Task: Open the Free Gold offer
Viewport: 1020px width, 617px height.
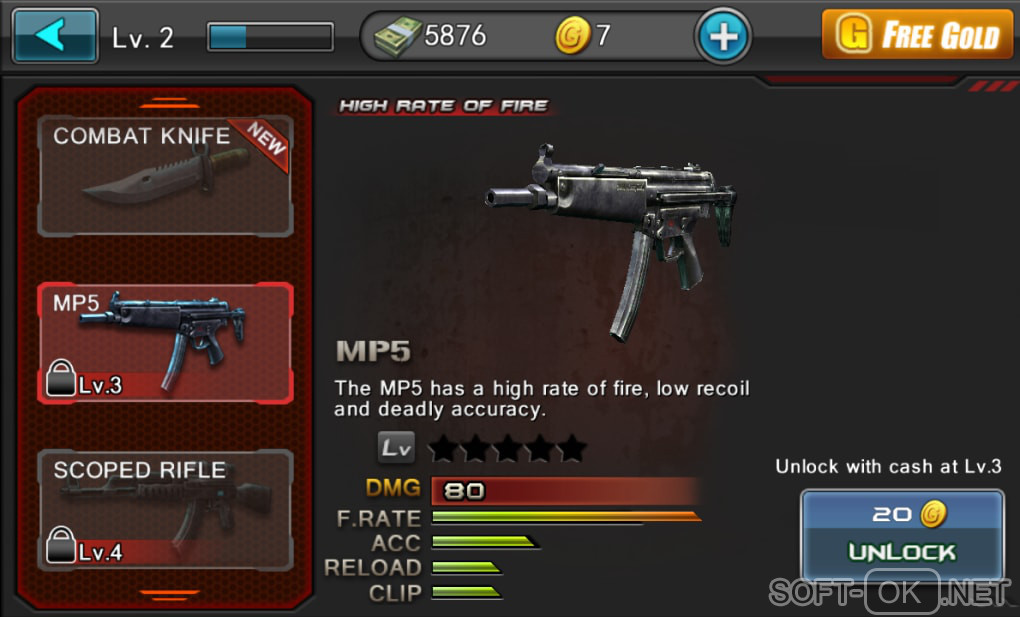Action: pyautogui.click(x=918, y=37)
